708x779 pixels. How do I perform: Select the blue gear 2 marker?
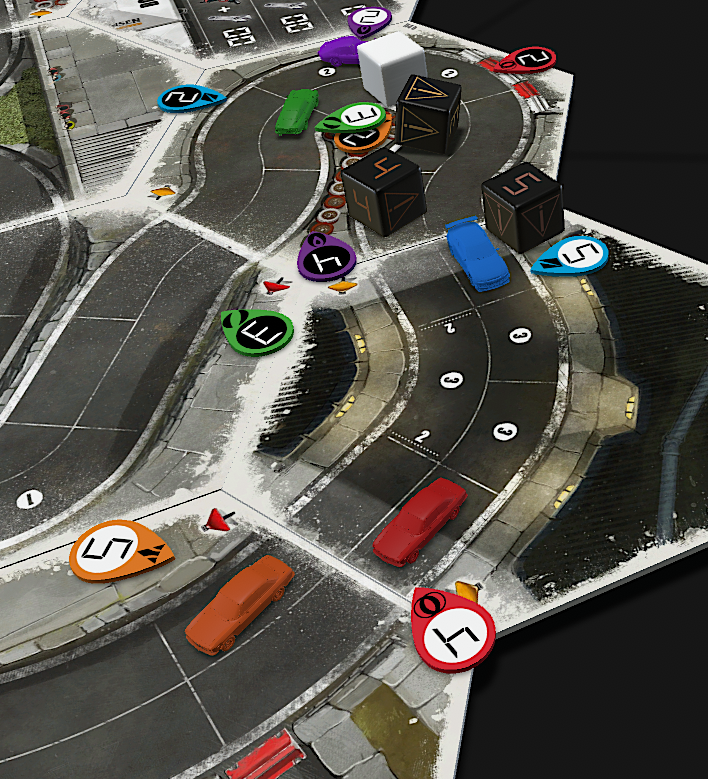[x=189, y=97]
